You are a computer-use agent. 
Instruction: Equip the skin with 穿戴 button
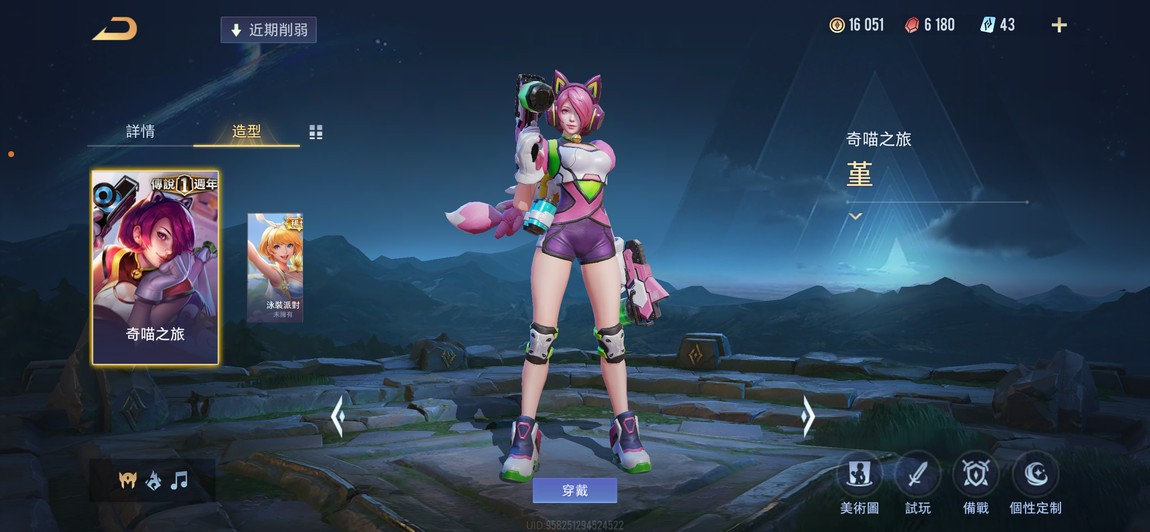tap(574, 490)
